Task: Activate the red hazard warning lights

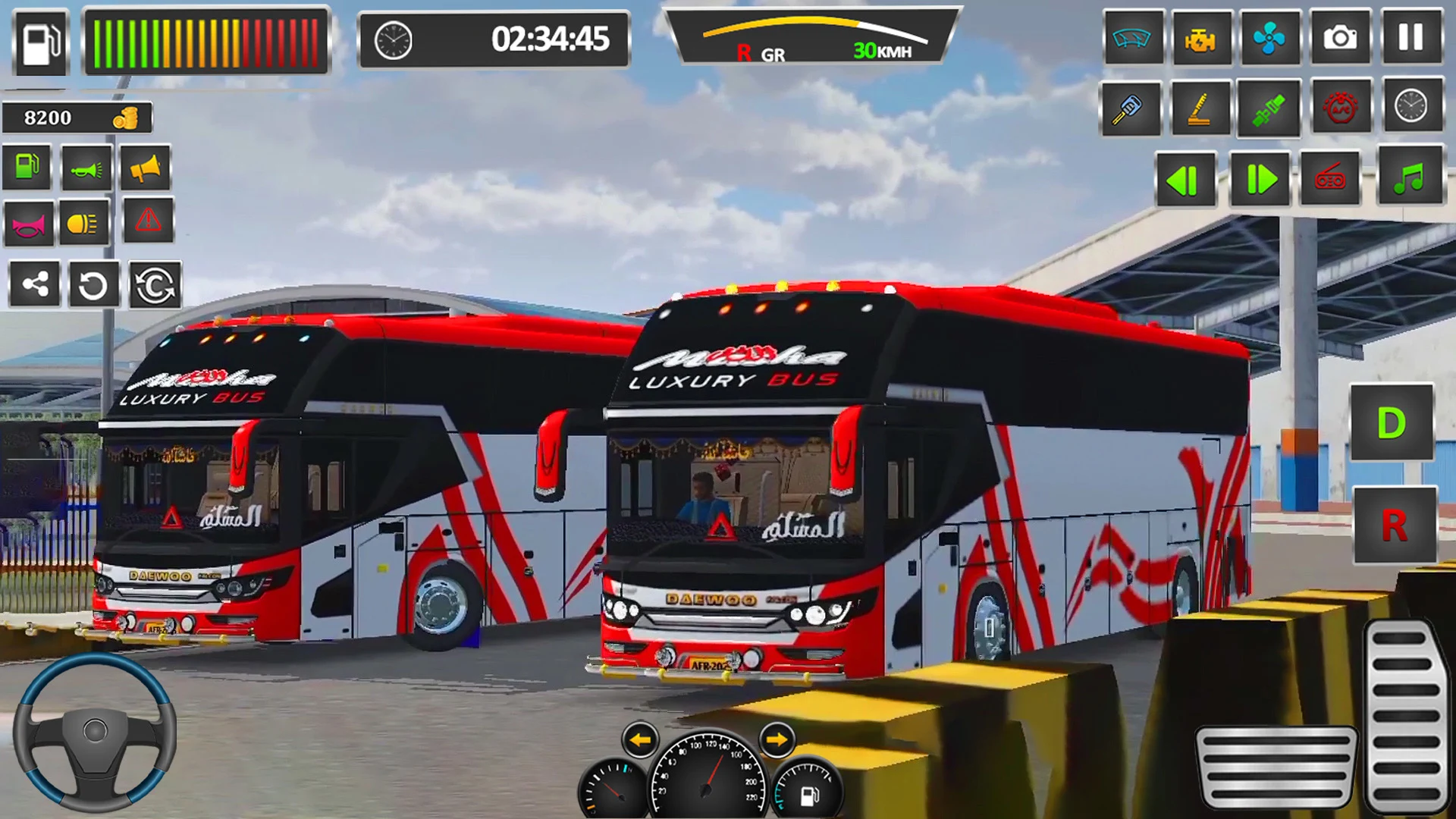Action: pyautogui.click(x=148, y=221)
